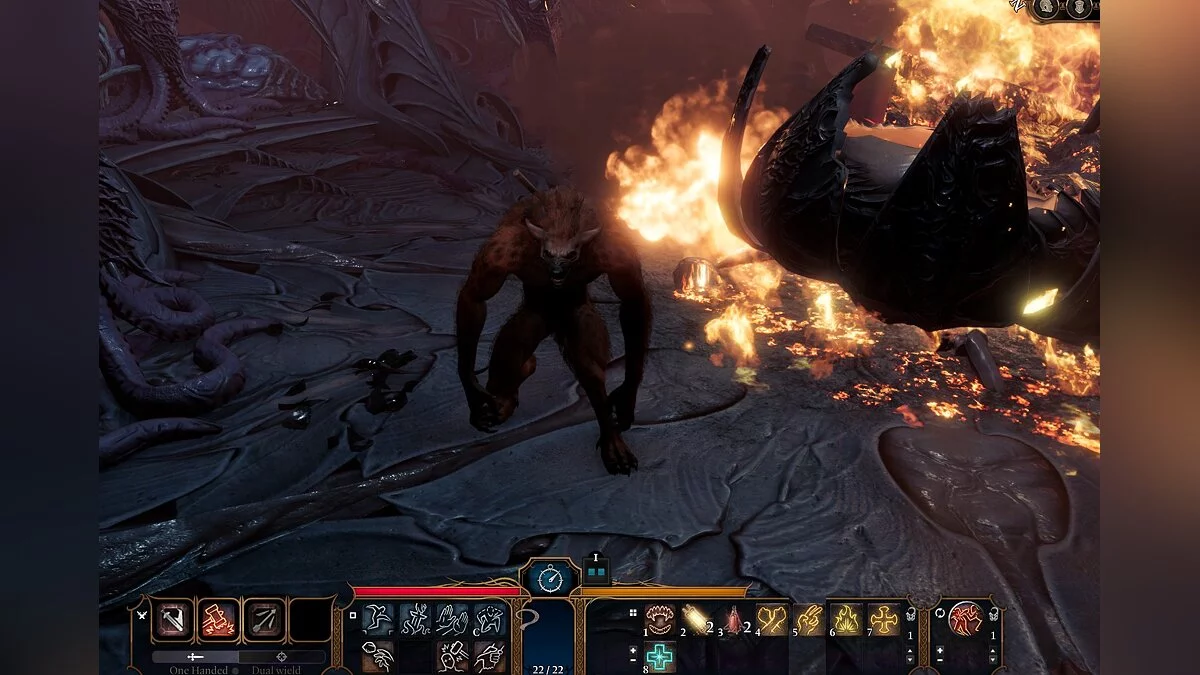The width and height of the screenshot is (1200, 675).
Task: Cast the flame spell in slot 6
Action: (846, 619)
